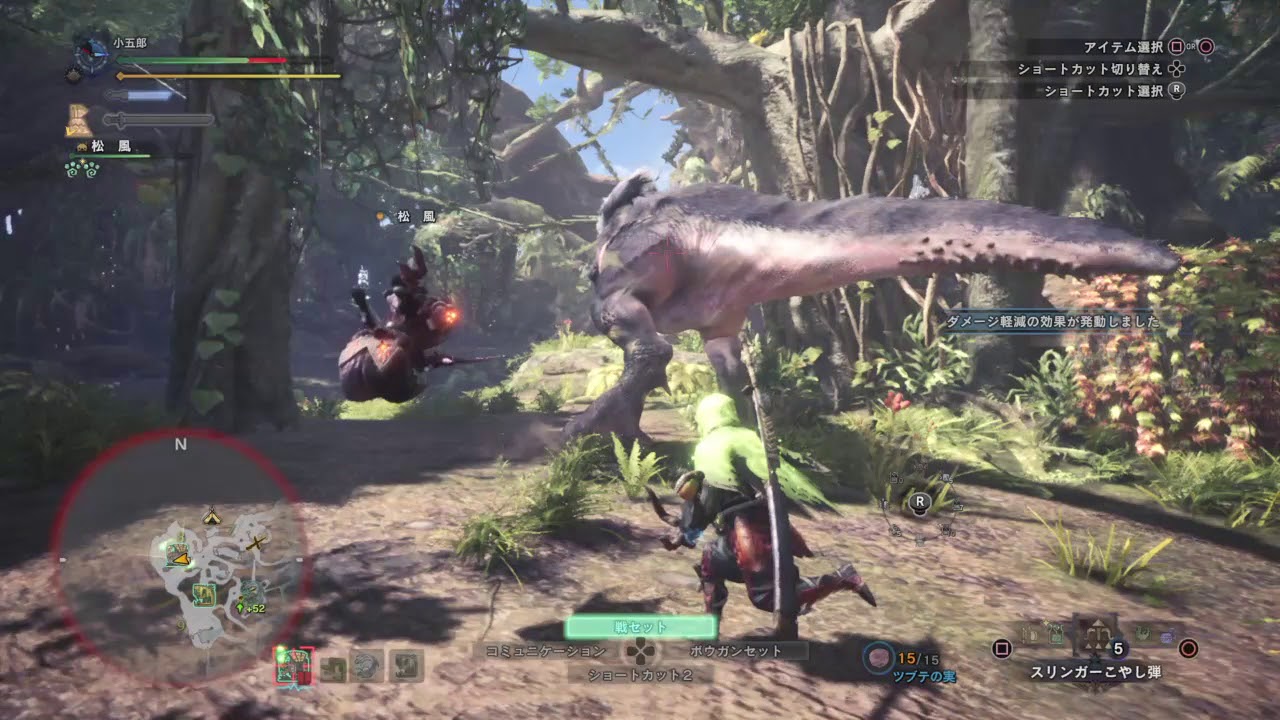Select the red-framed monster icon below the minimap
The height and width of the screenshot is (720, 1280).
coord(294,666)
